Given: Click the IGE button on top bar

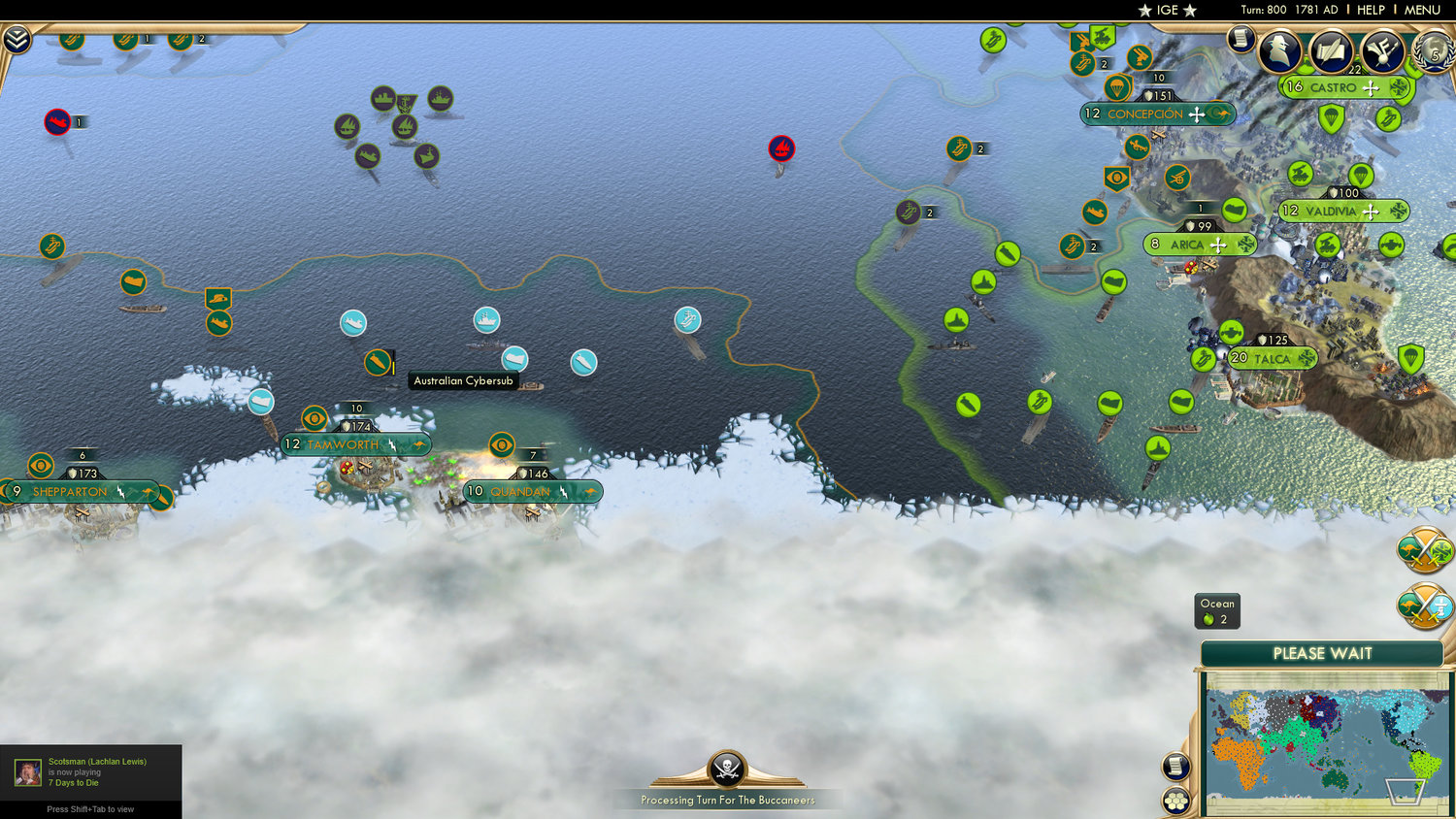Looking at the screenshot, I should (1167, 11).
